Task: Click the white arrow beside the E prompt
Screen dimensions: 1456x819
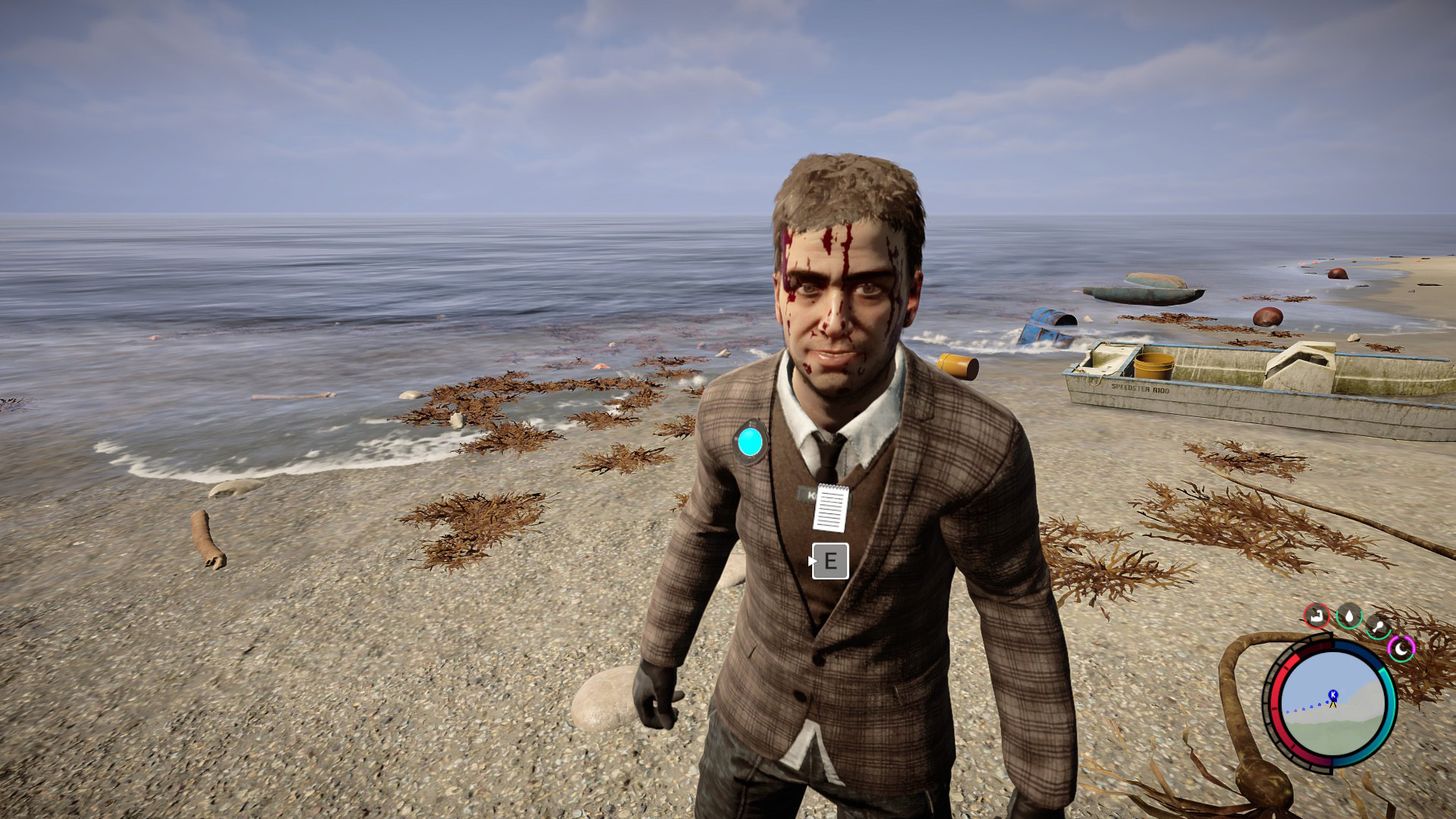Action: pyautogui.click(x=814, y=561)
